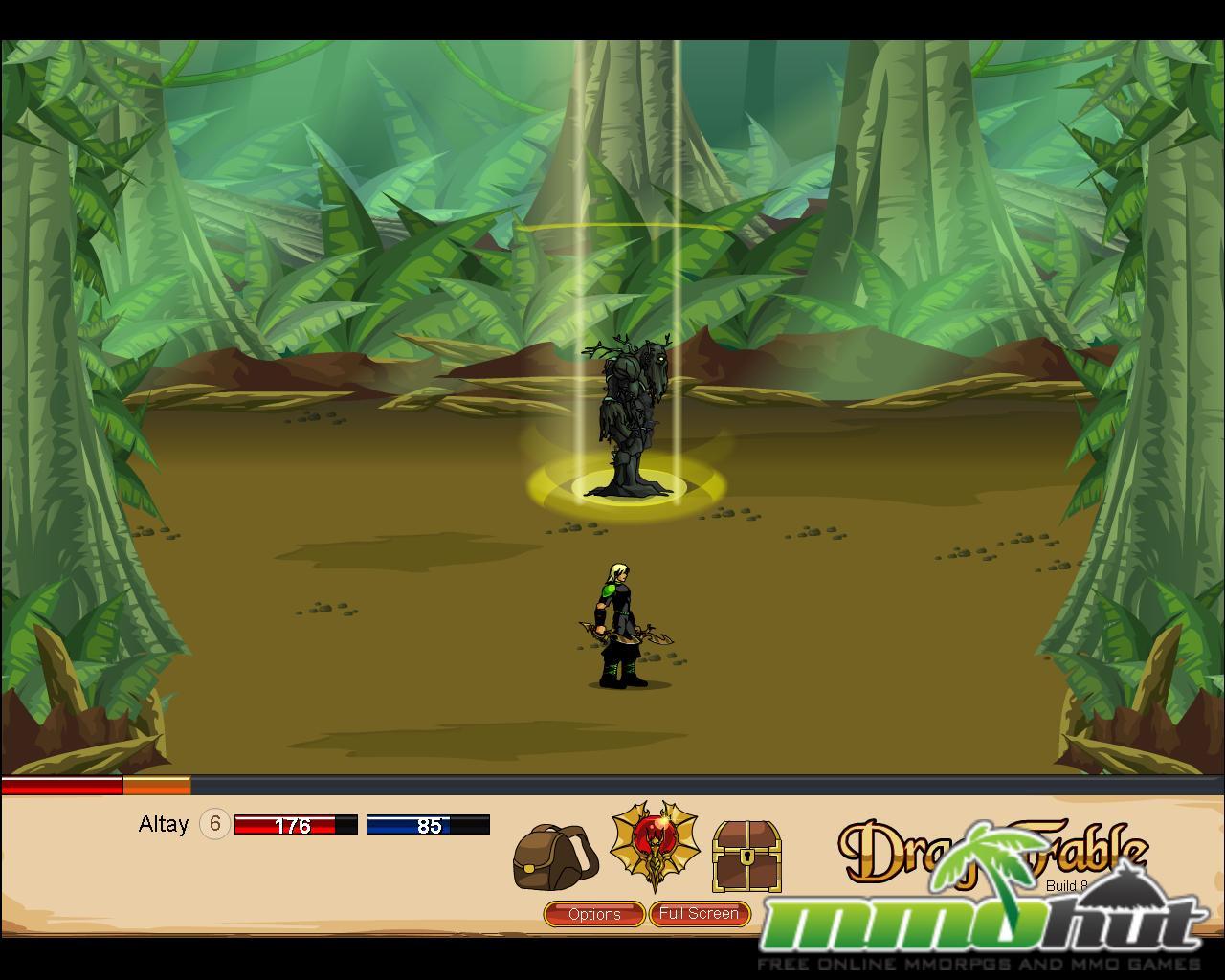Click the blue mana bar showing 85
The image size is (1225, 980).
pos(429,824)
